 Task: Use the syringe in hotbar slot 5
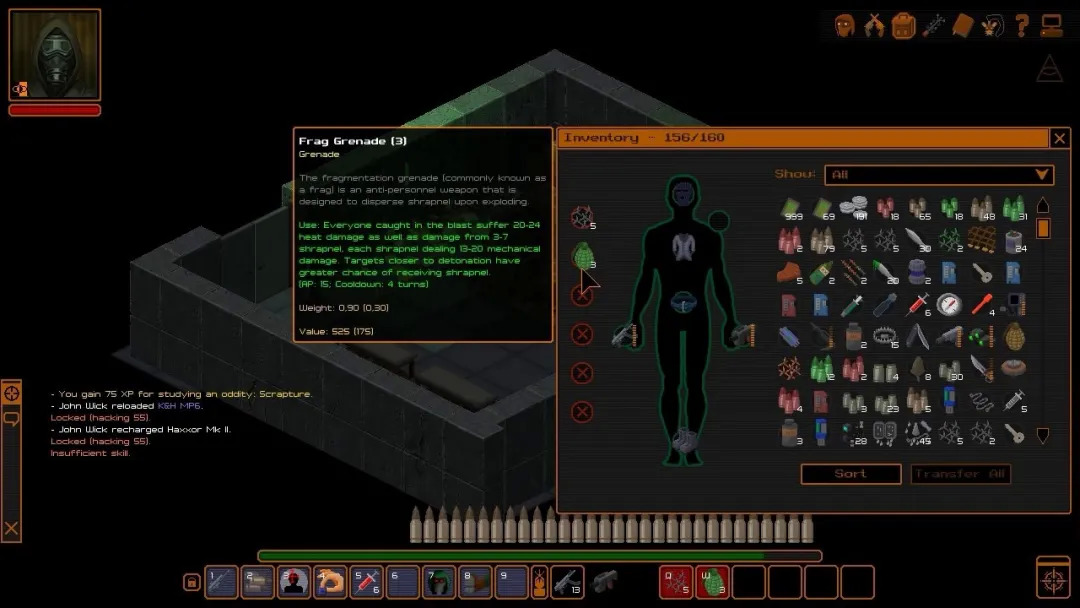(366, 581)
